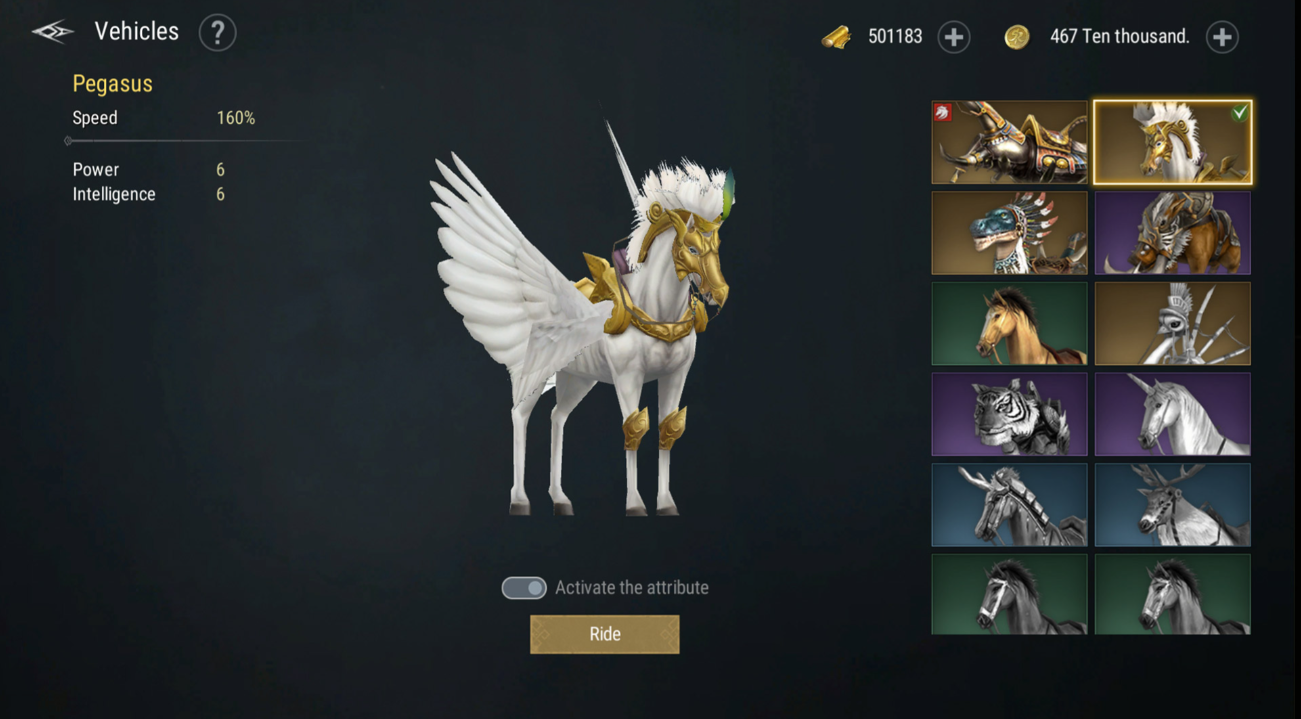
Task: Add coins with the plus button
Action: [1222, 37]
